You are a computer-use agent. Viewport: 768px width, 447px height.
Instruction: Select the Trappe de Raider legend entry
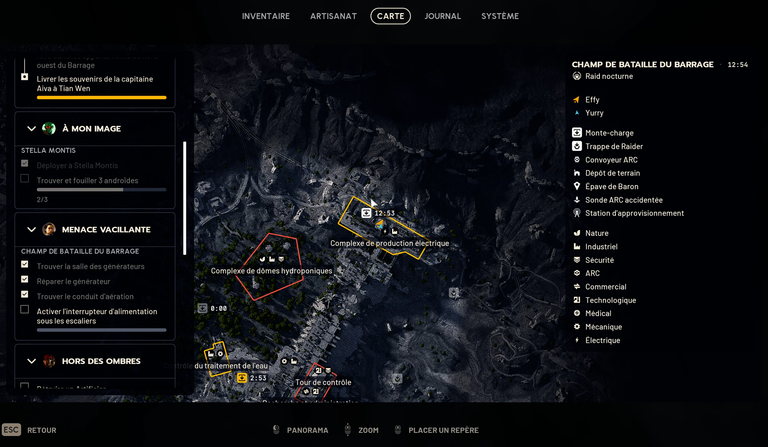point(614,146)
